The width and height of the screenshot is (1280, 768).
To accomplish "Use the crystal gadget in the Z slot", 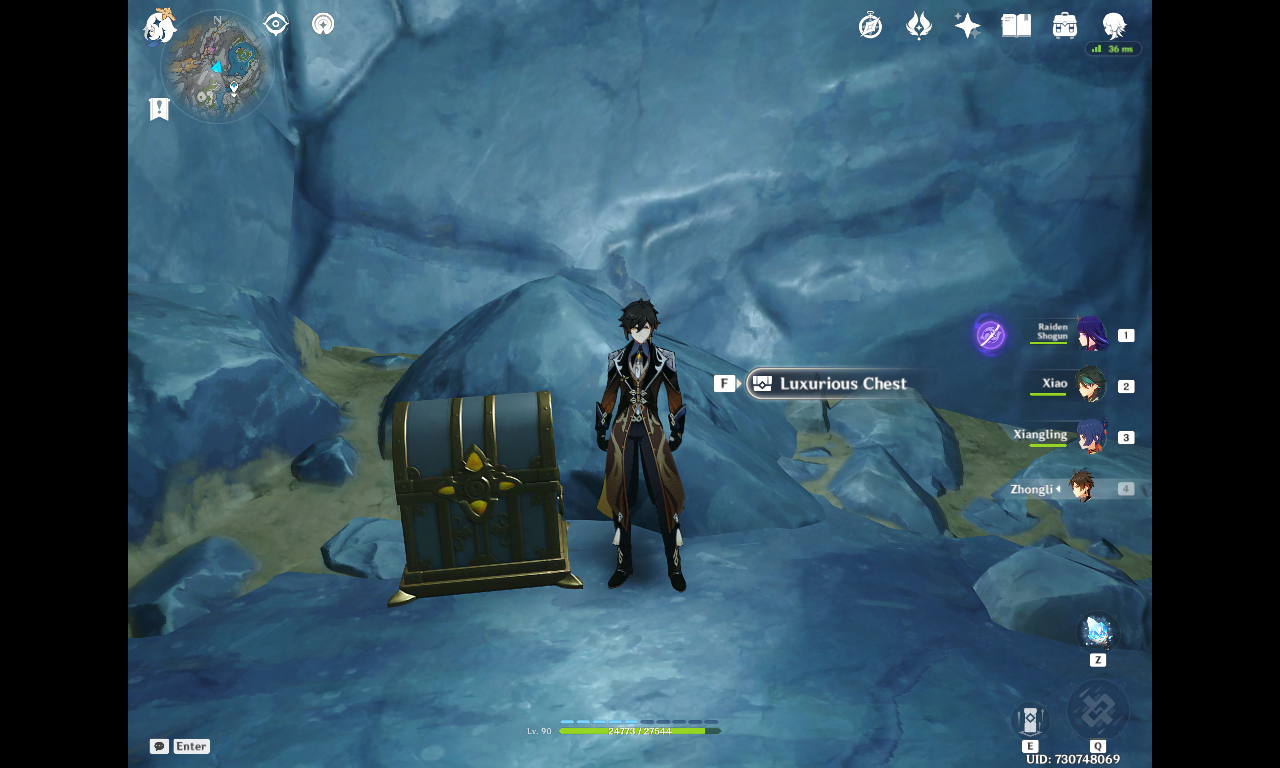I will pyautogui.click(x=1097, y=633).
